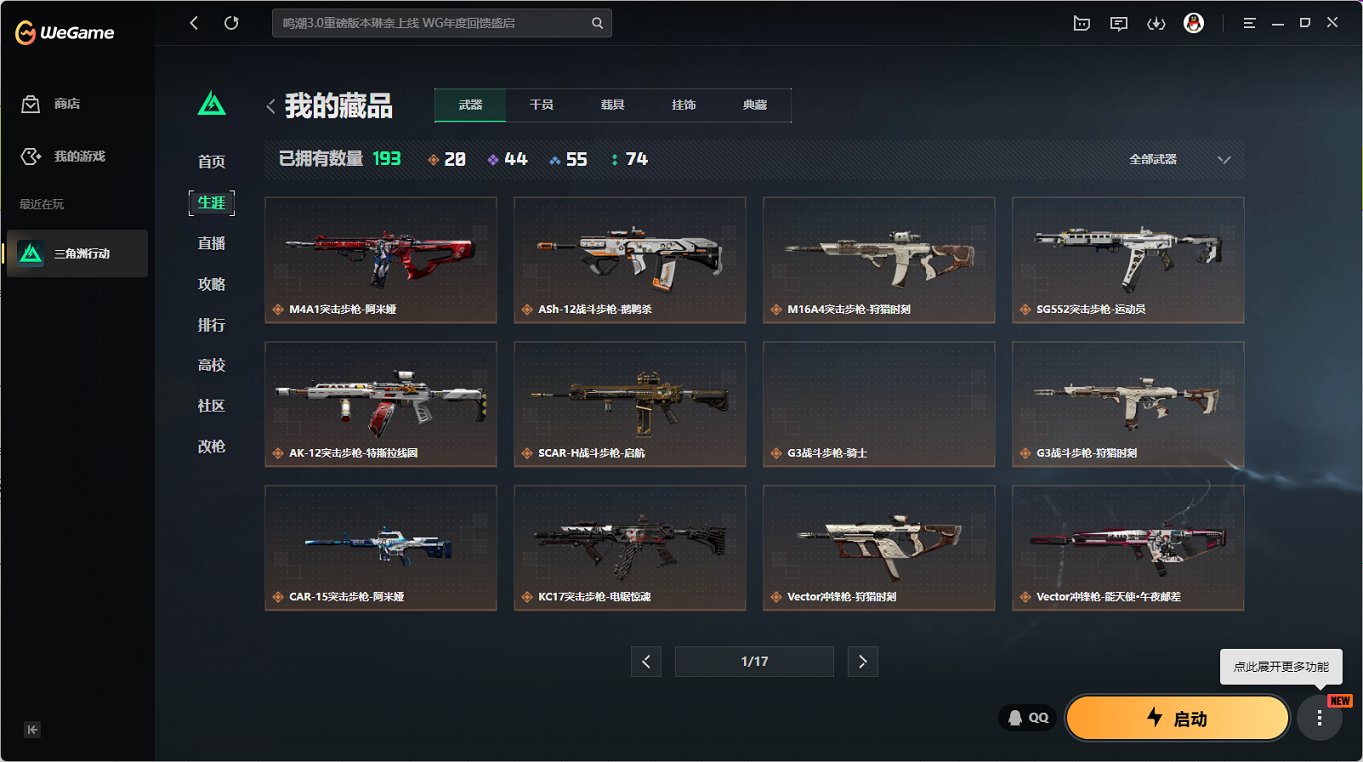The height and width of the screenshot is (762, 1363).
Task: Filter by blue rarity weapons (55)
Action: (566, 158)
